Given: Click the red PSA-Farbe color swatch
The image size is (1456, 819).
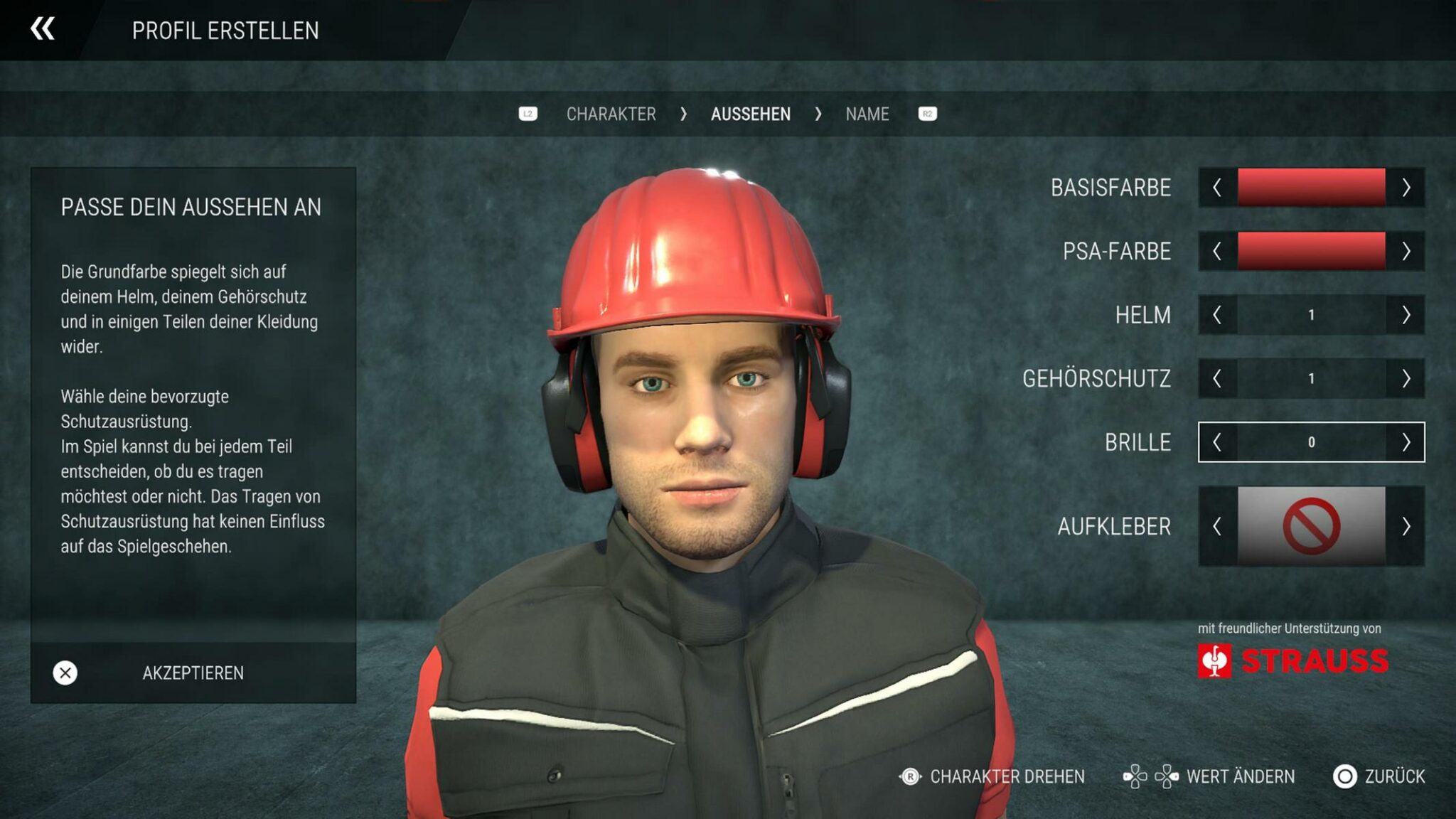Looking at the screenshot, I should click(x=1311, y=251).
